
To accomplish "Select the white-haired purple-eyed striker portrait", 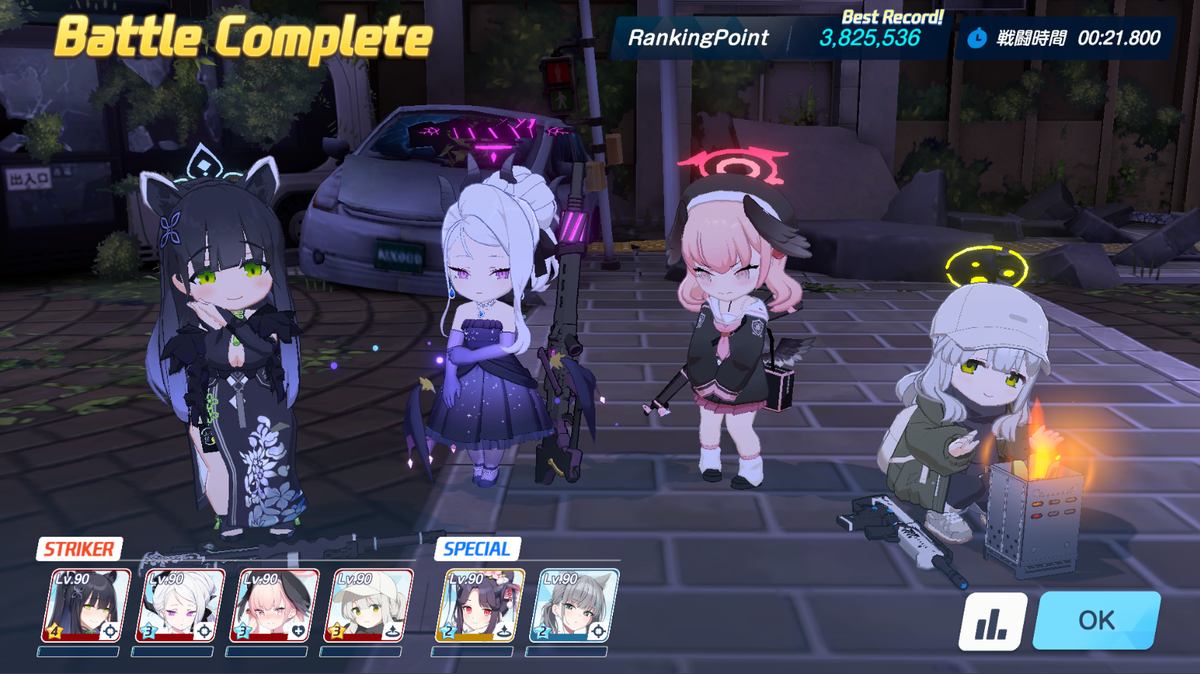I will pyautogui.click(x=180, y=606).
